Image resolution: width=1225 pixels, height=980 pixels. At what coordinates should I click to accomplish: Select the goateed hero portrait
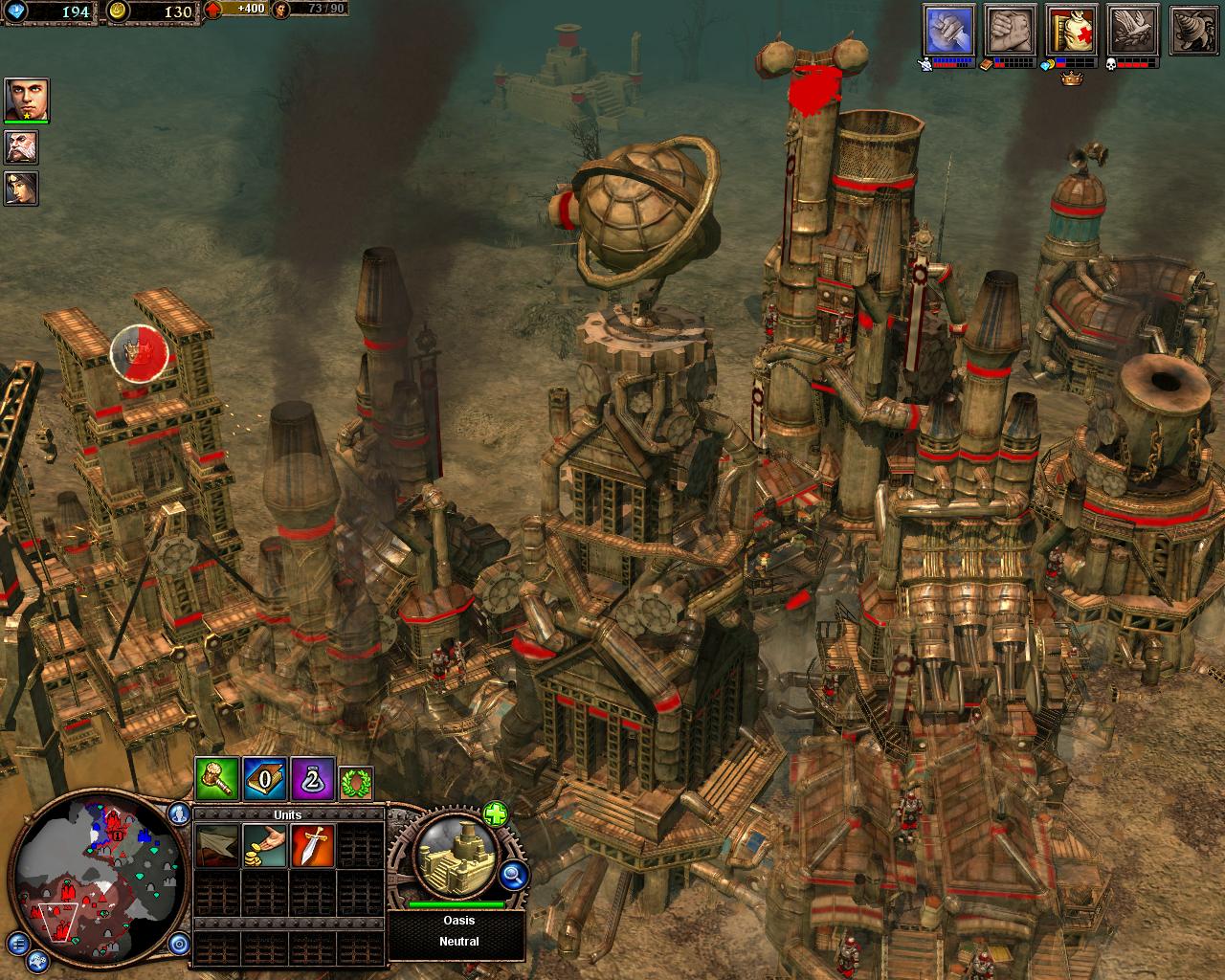(x=26, y=100)
